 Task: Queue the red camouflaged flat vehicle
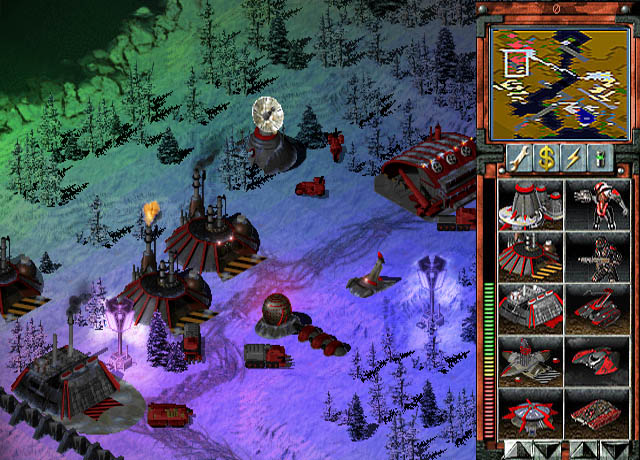[597, 412]
